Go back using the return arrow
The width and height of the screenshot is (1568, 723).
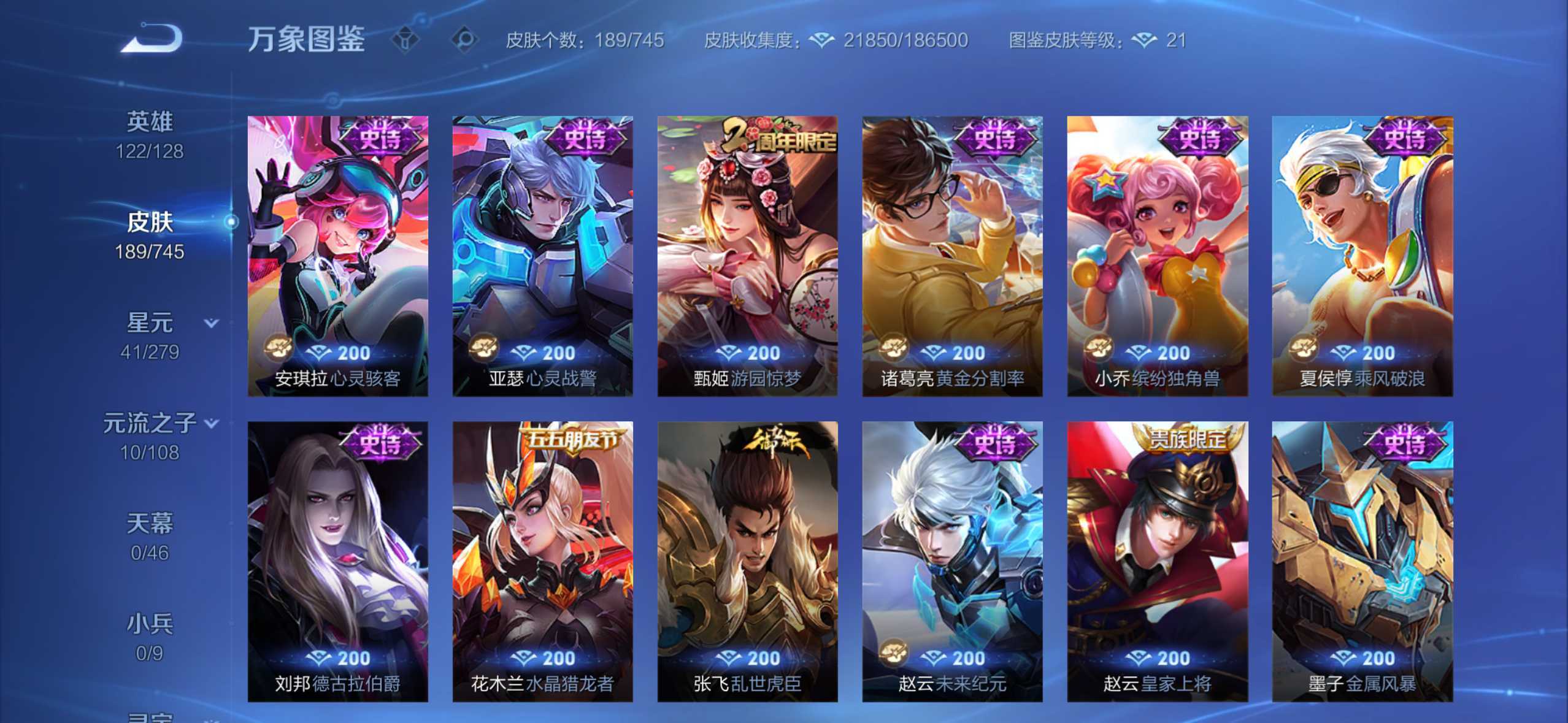pos(152,39)
